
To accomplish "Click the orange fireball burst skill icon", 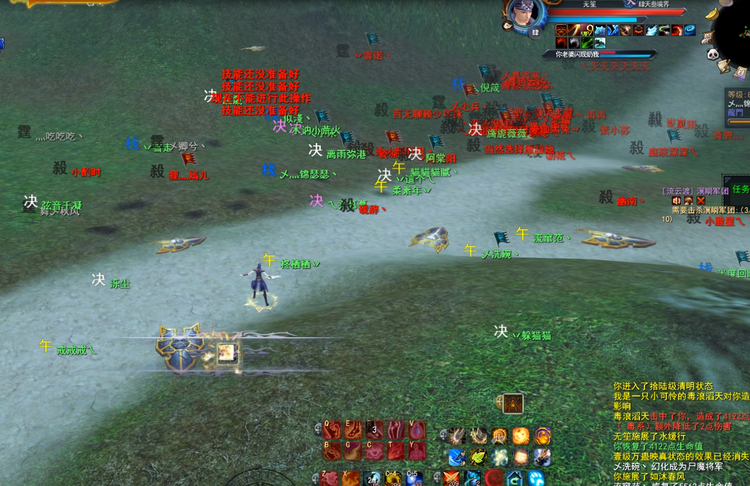I will 521,435.
